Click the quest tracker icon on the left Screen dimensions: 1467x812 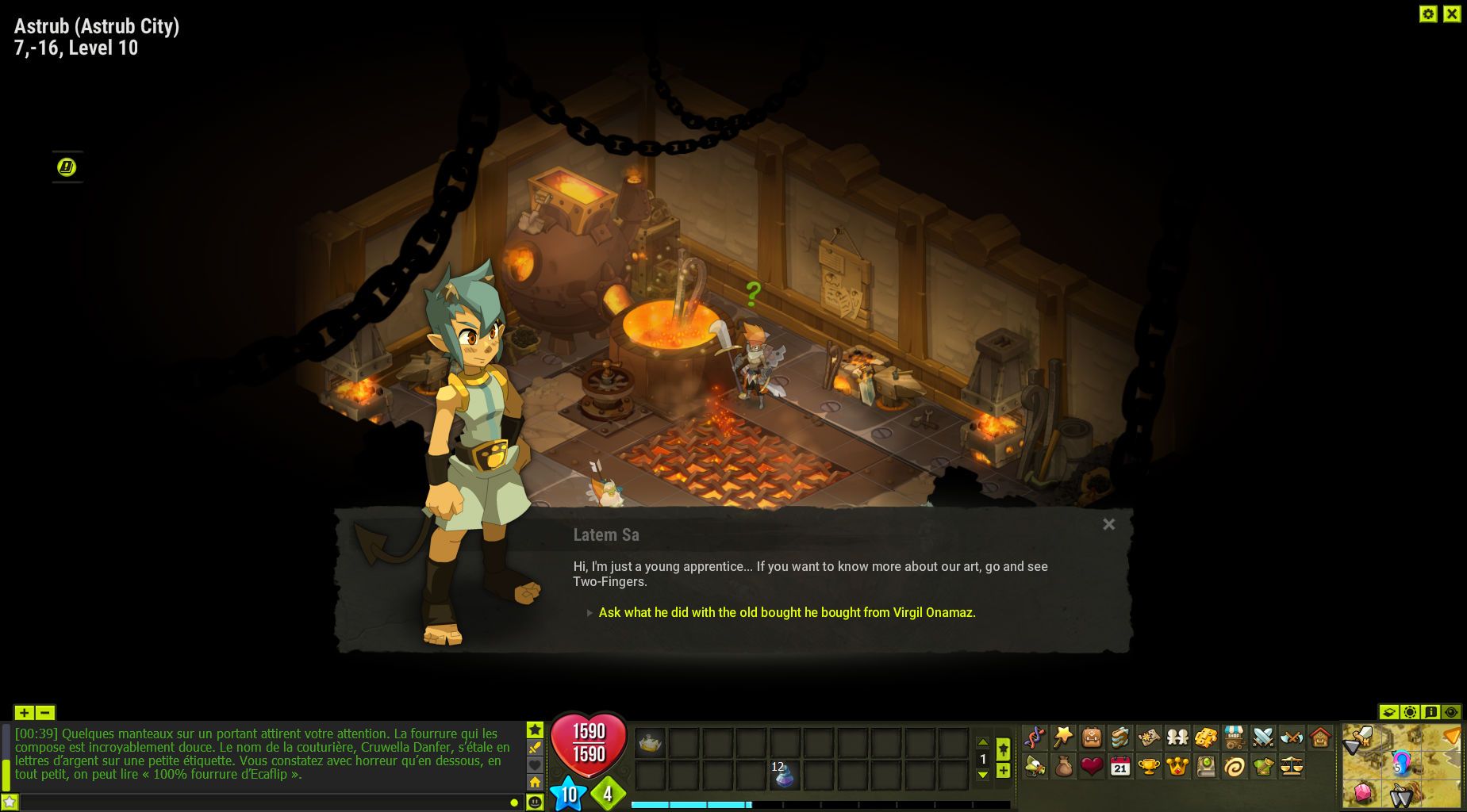point(67,167)
